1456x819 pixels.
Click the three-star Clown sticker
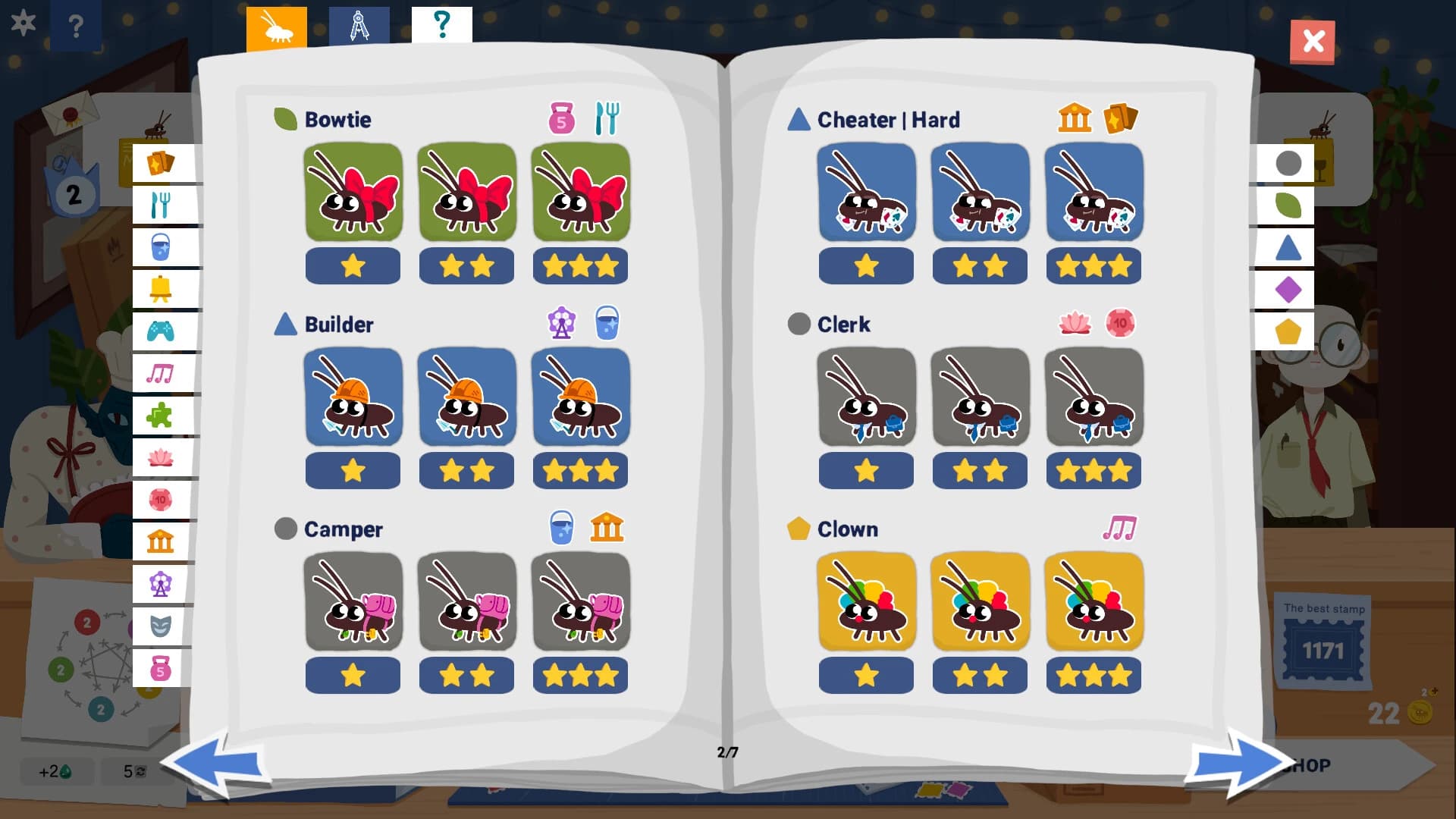click(1094, 601)
